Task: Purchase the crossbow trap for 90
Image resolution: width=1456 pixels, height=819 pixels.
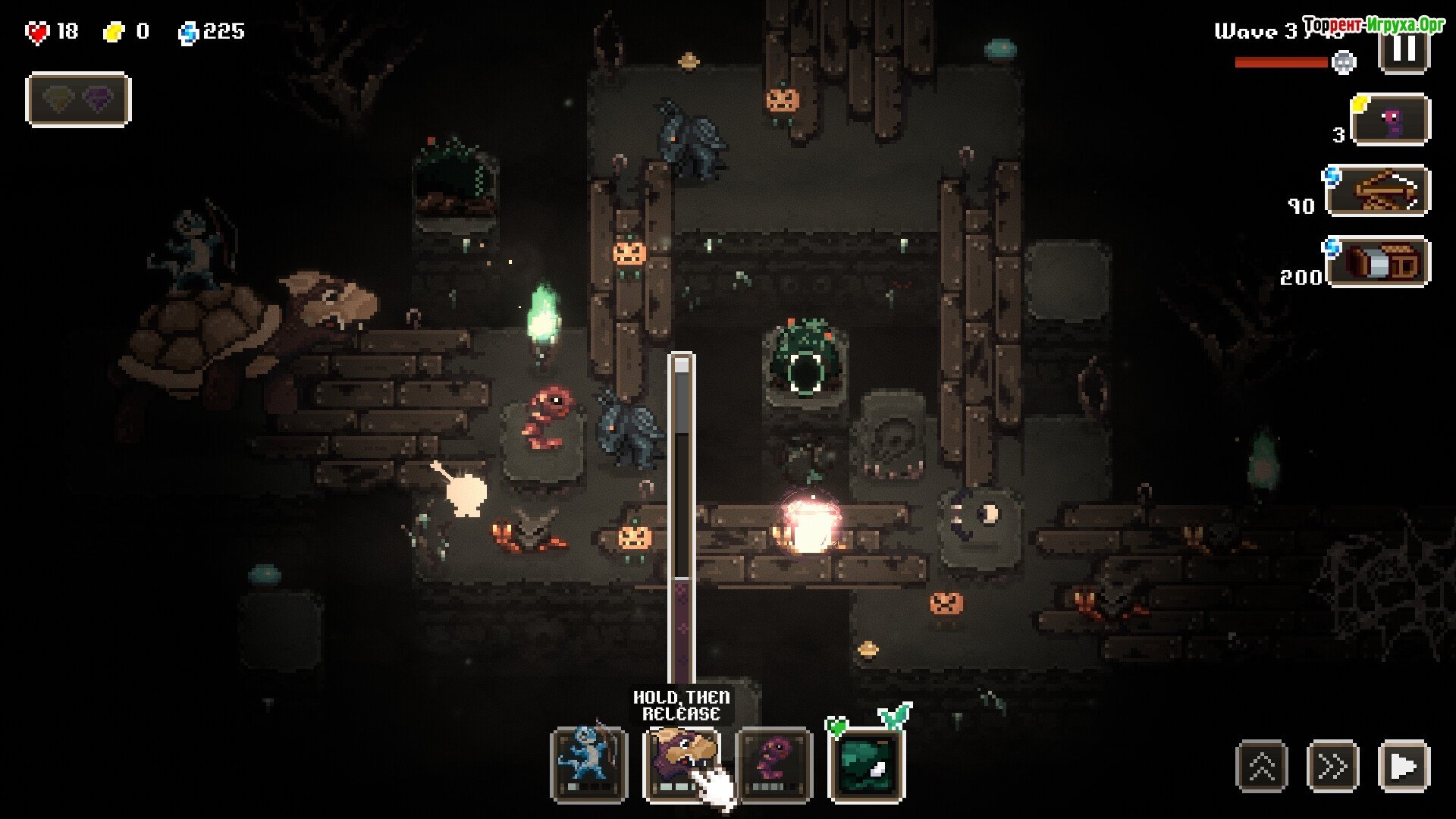Action: [x=1378, y=191]
